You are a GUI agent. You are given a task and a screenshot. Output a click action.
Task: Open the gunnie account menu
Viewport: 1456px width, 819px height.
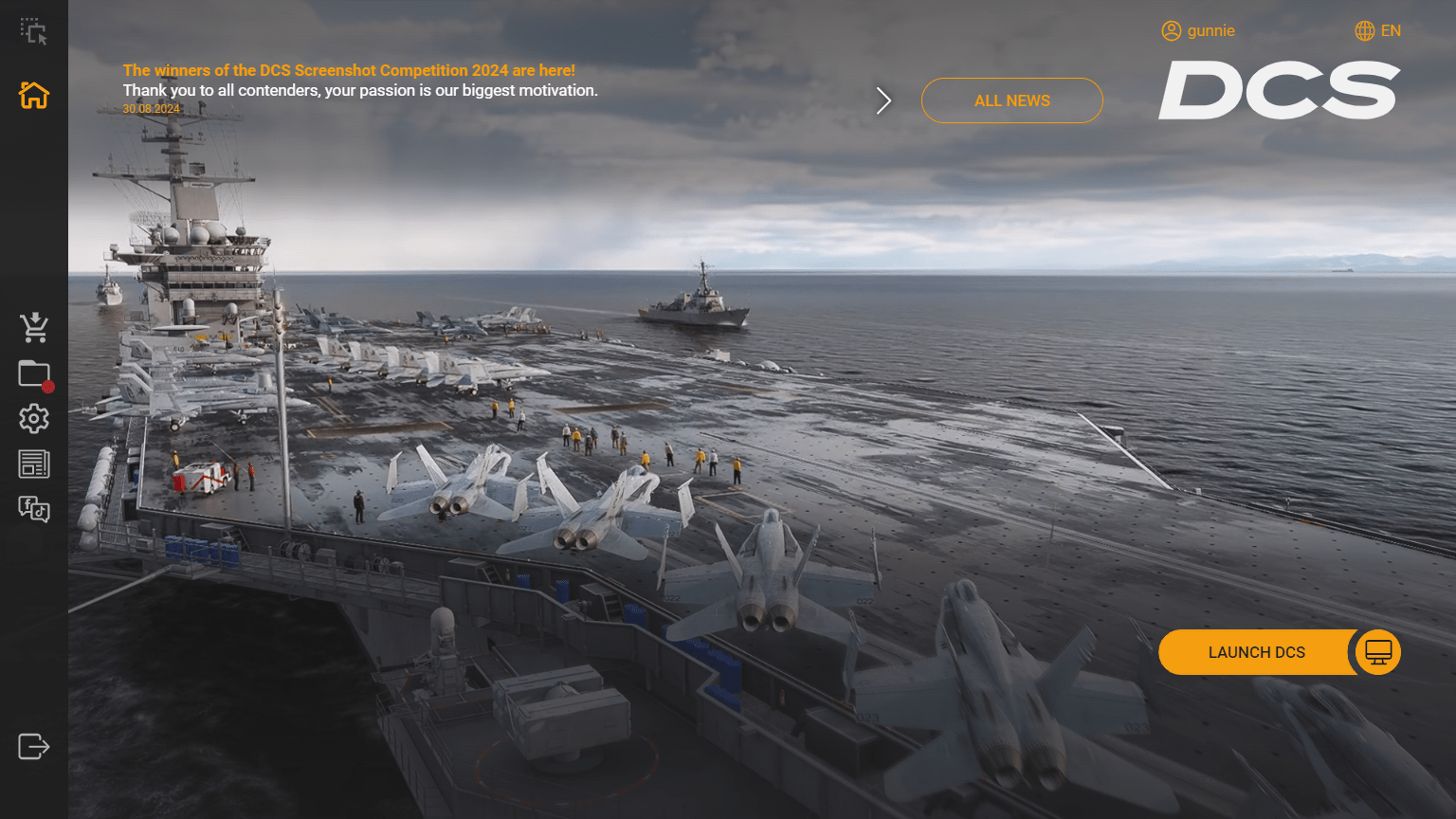pyautogui.click(x=1210, y=30)
